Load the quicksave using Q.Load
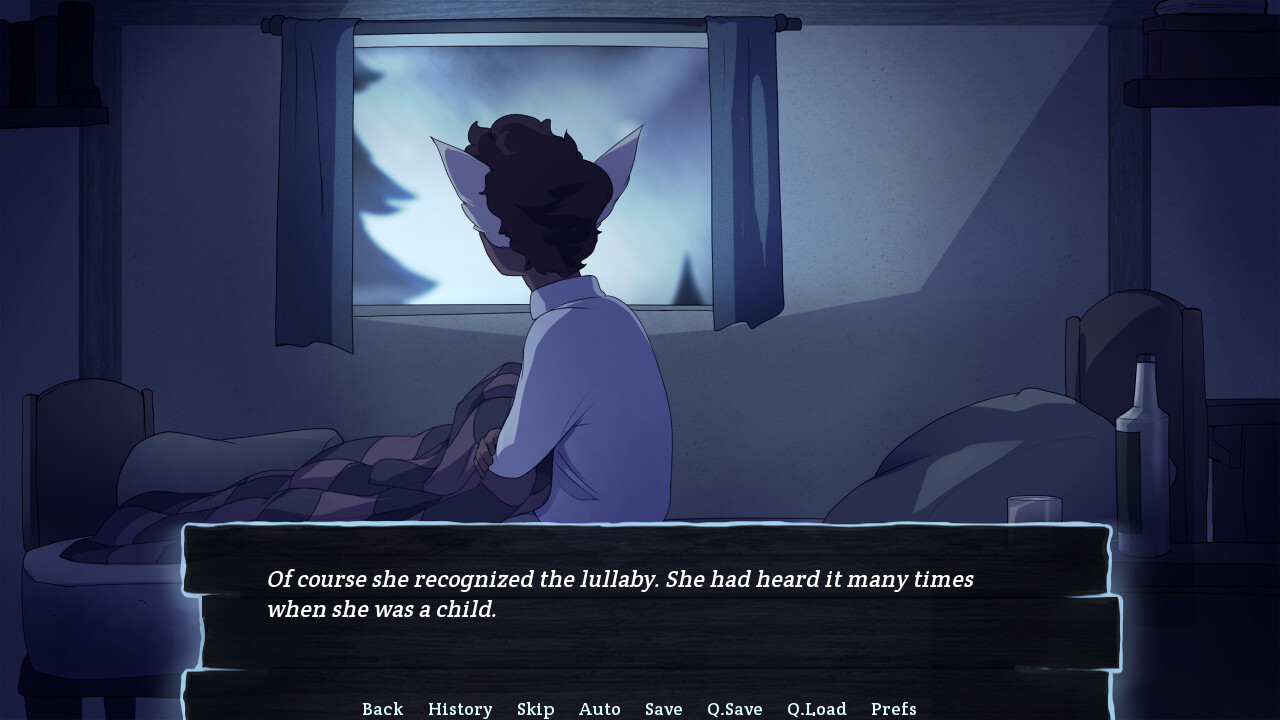1280x720 pixels. pos(817,708)
